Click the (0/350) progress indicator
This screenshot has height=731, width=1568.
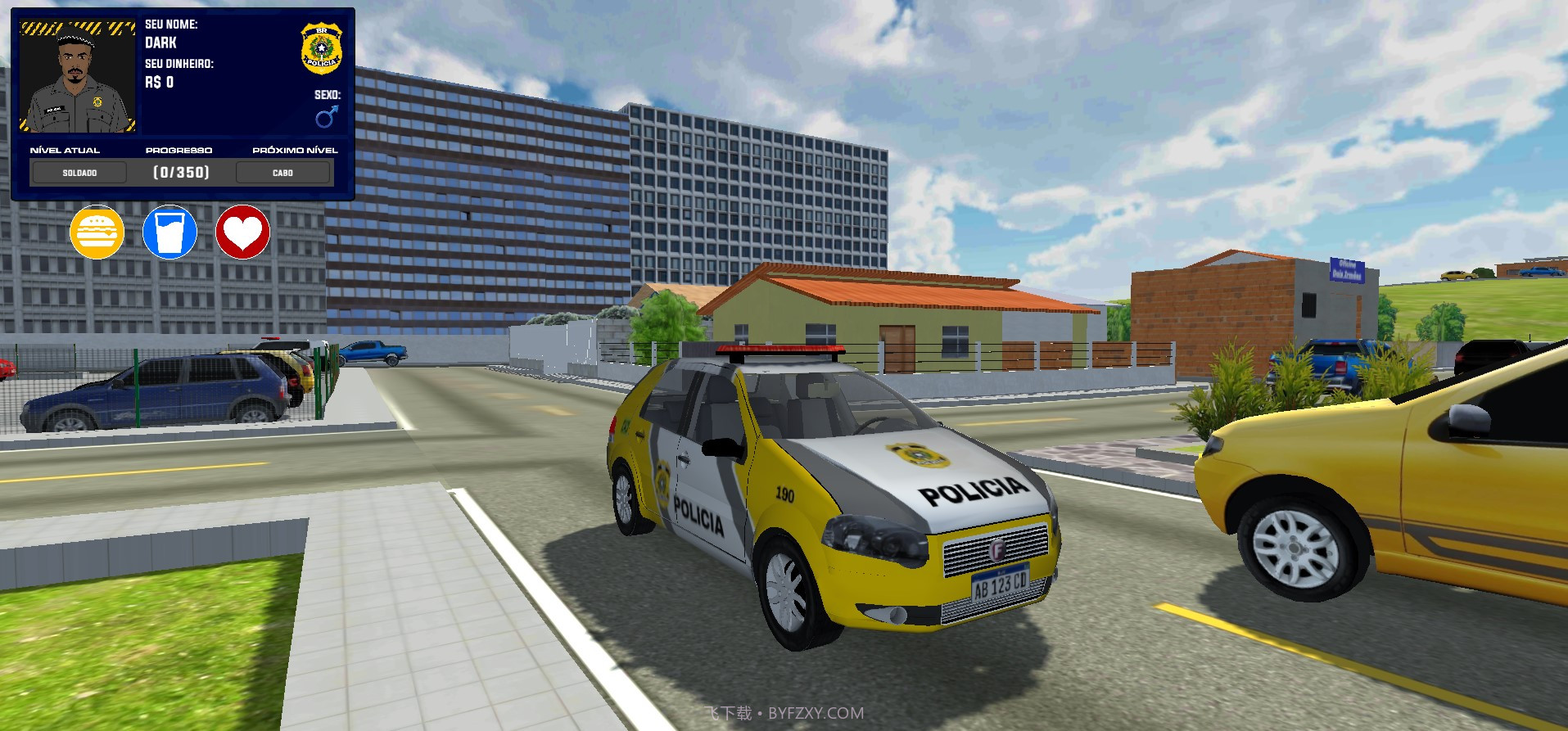(180, 172)
